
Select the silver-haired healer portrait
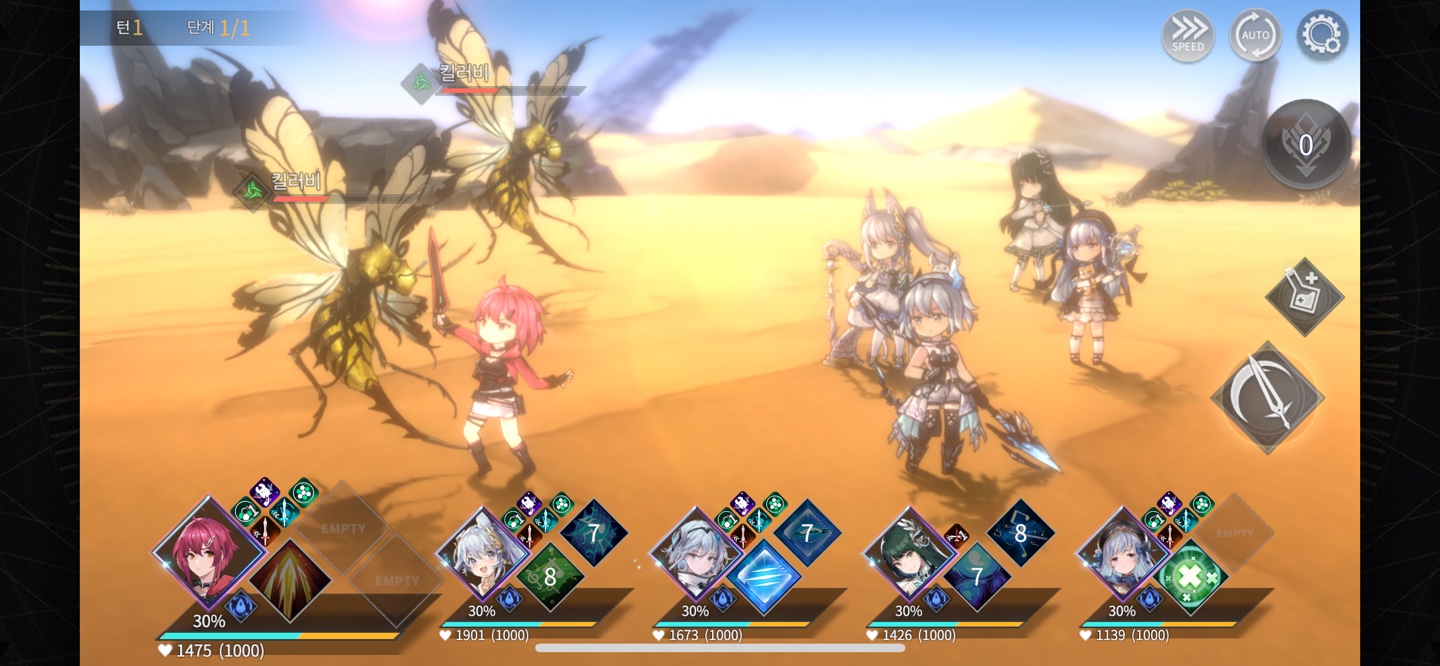coord(1123,555)
